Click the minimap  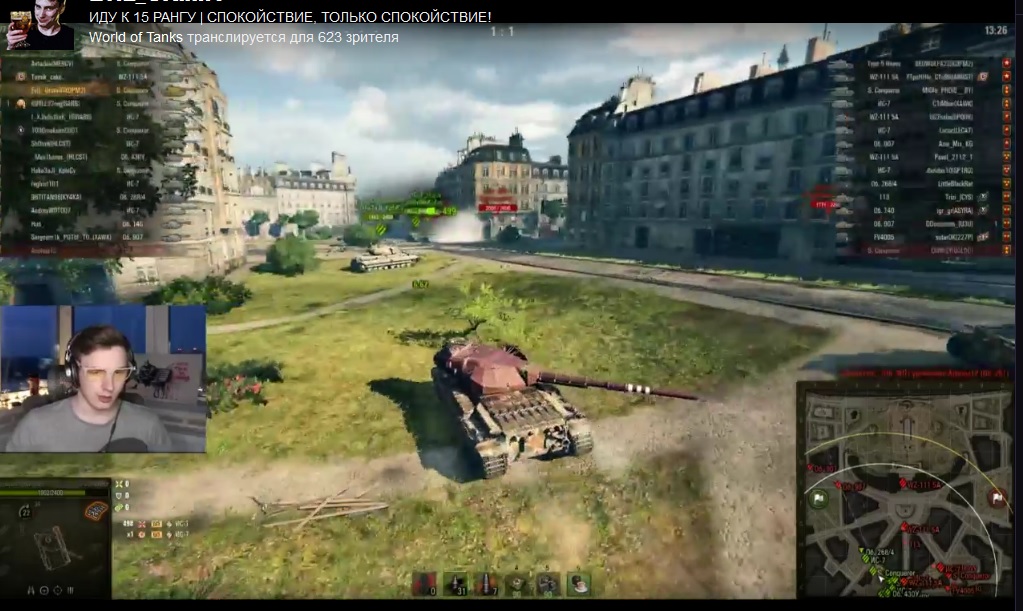tap(906, 490)
